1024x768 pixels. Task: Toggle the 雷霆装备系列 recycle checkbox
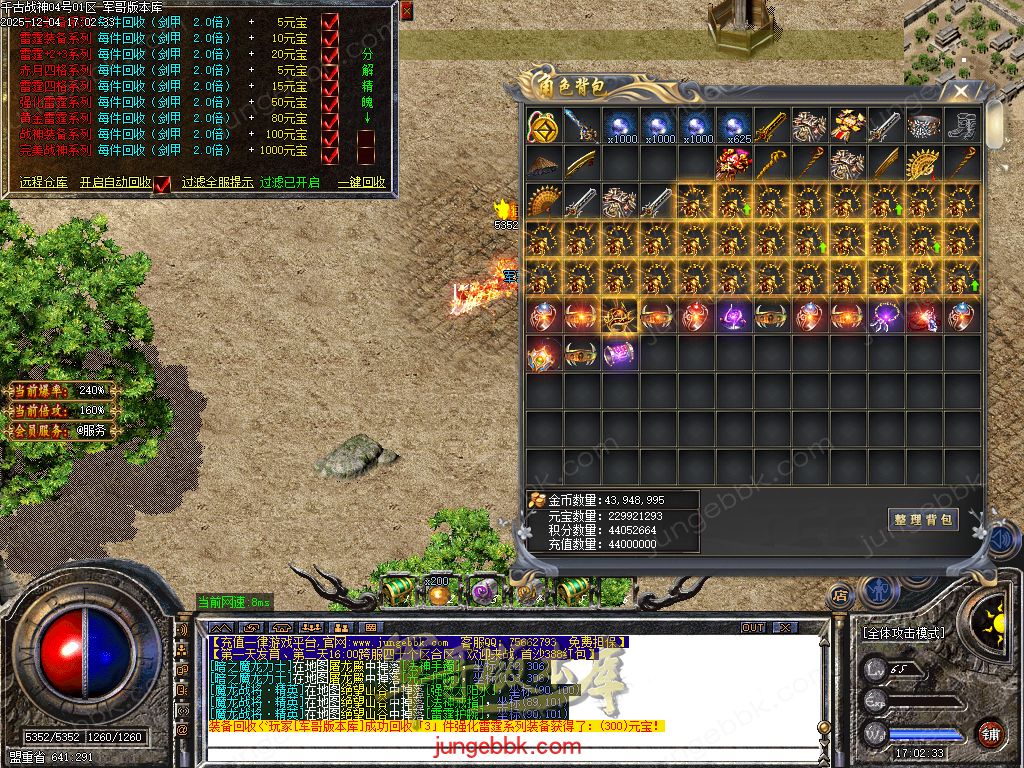[x=331, y=38]
